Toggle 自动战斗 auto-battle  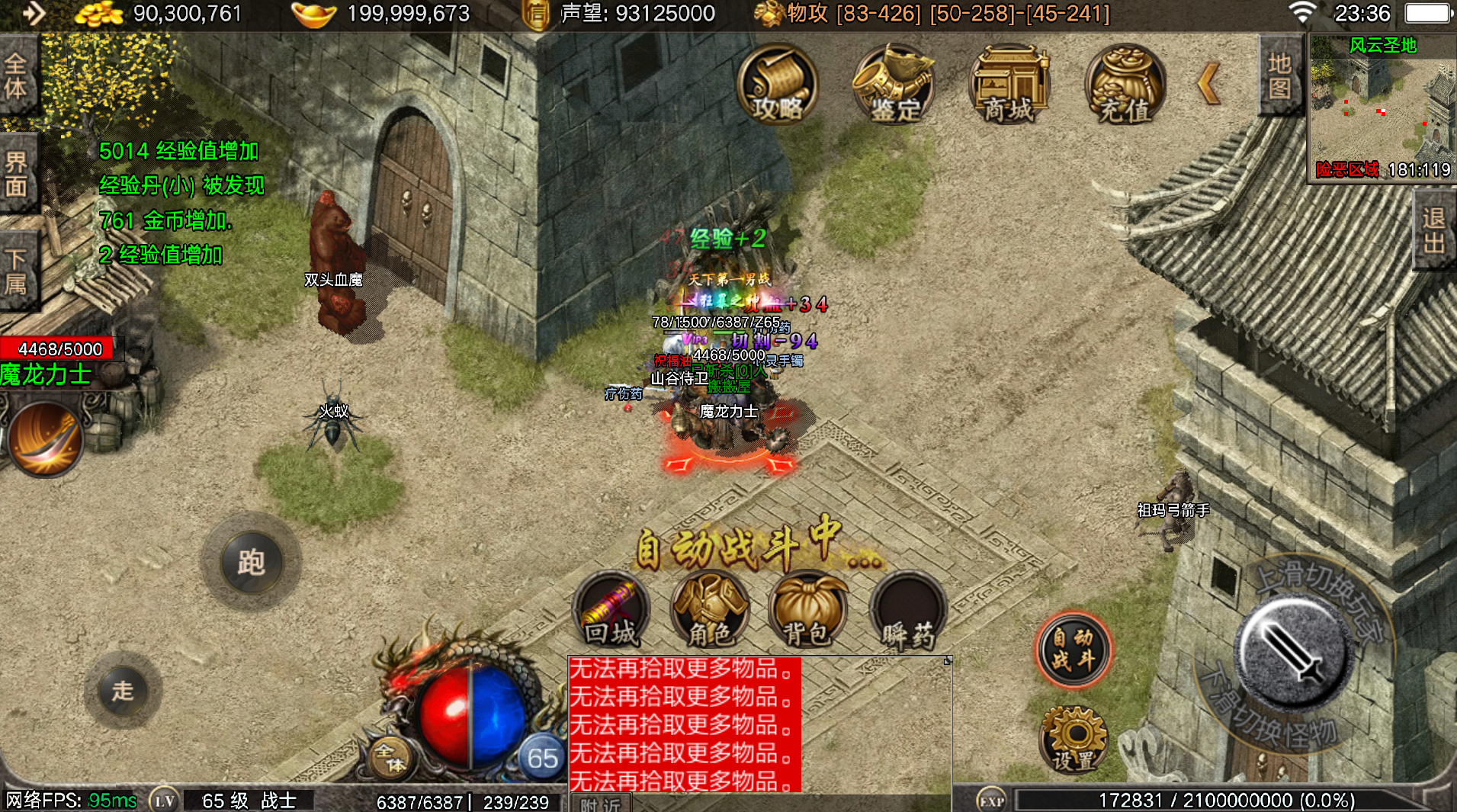tap(1073, 650)
